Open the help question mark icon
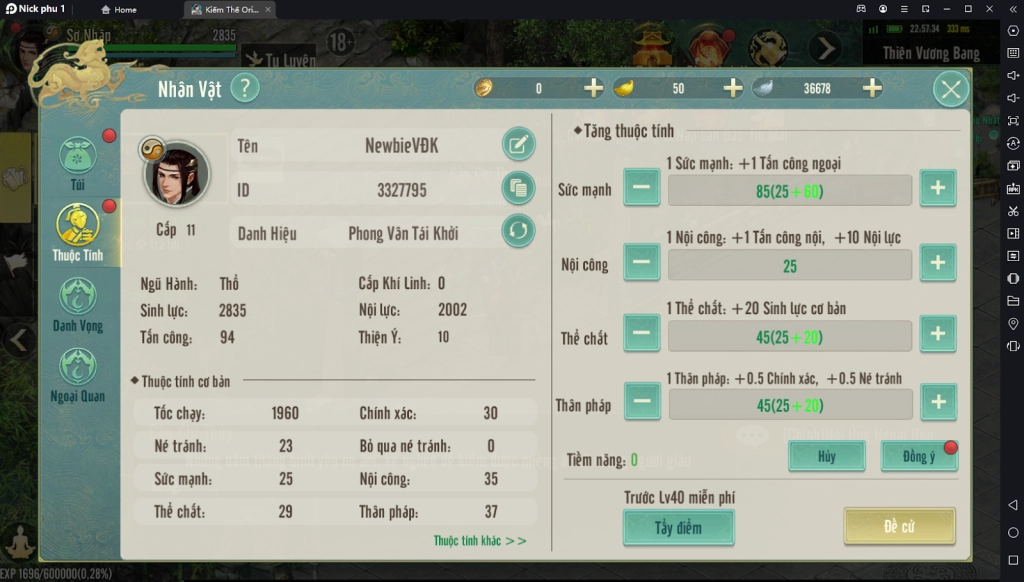1024x582 pixels. [x=245, y=88]
